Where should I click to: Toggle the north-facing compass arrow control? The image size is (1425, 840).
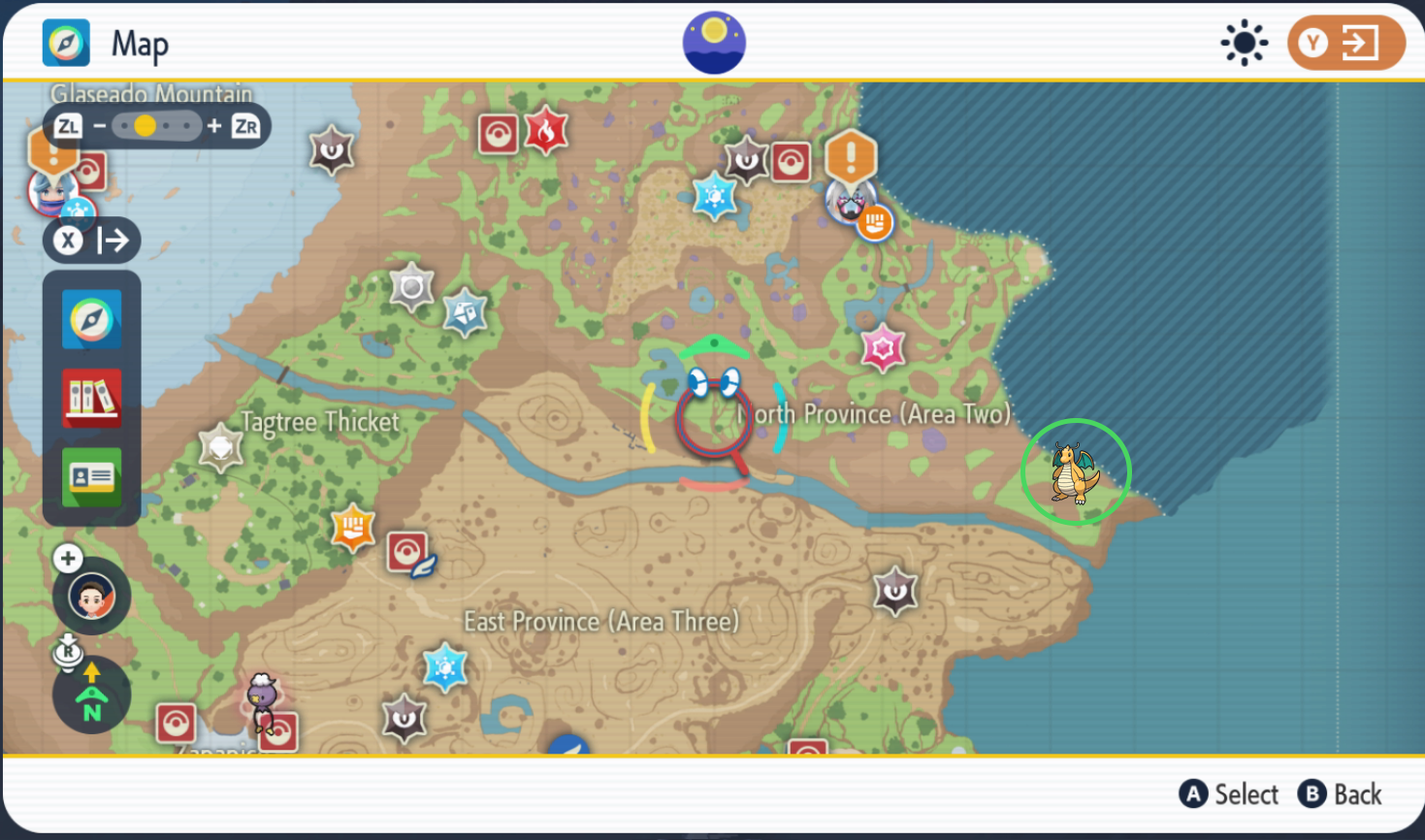[x=91, y=694]
